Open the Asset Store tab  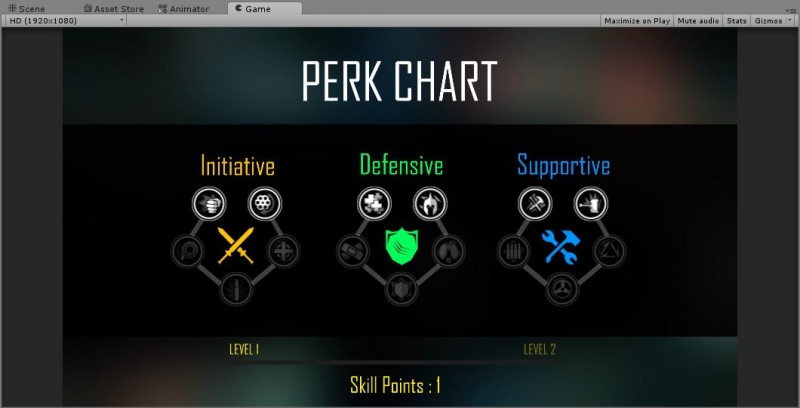coord(114,8)
